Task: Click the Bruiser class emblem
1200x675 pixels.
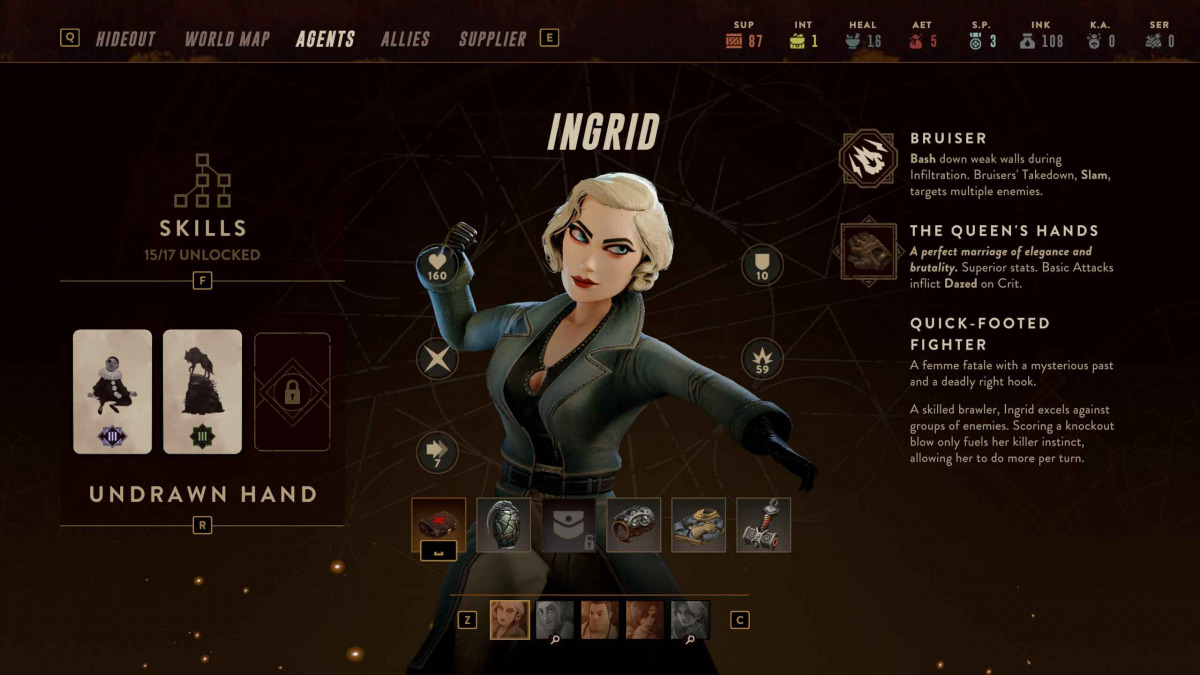Action: 867,159
